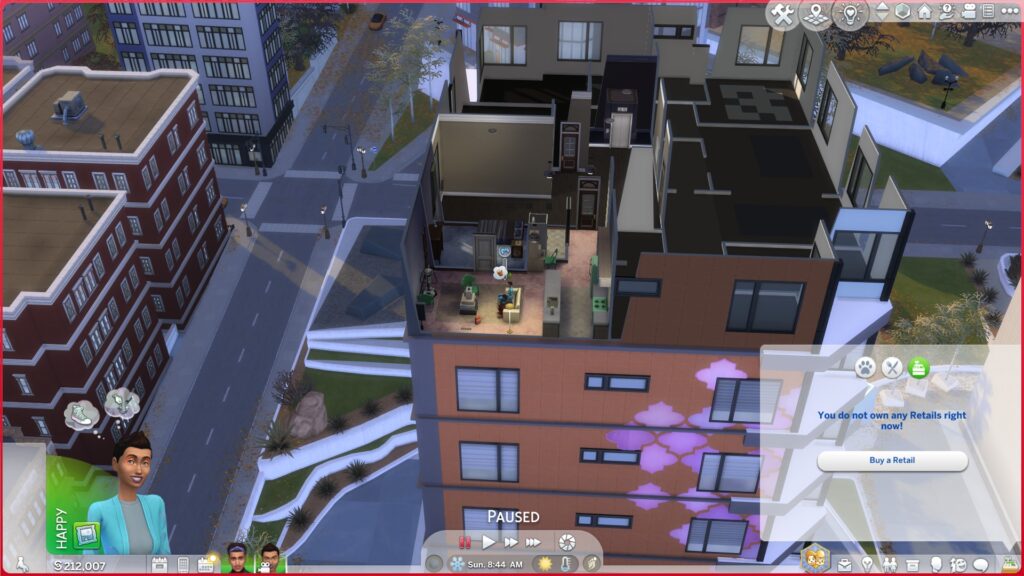1024x576 pixels.
Task: Resume play at normal speed
Action: (x=489, y=542)
